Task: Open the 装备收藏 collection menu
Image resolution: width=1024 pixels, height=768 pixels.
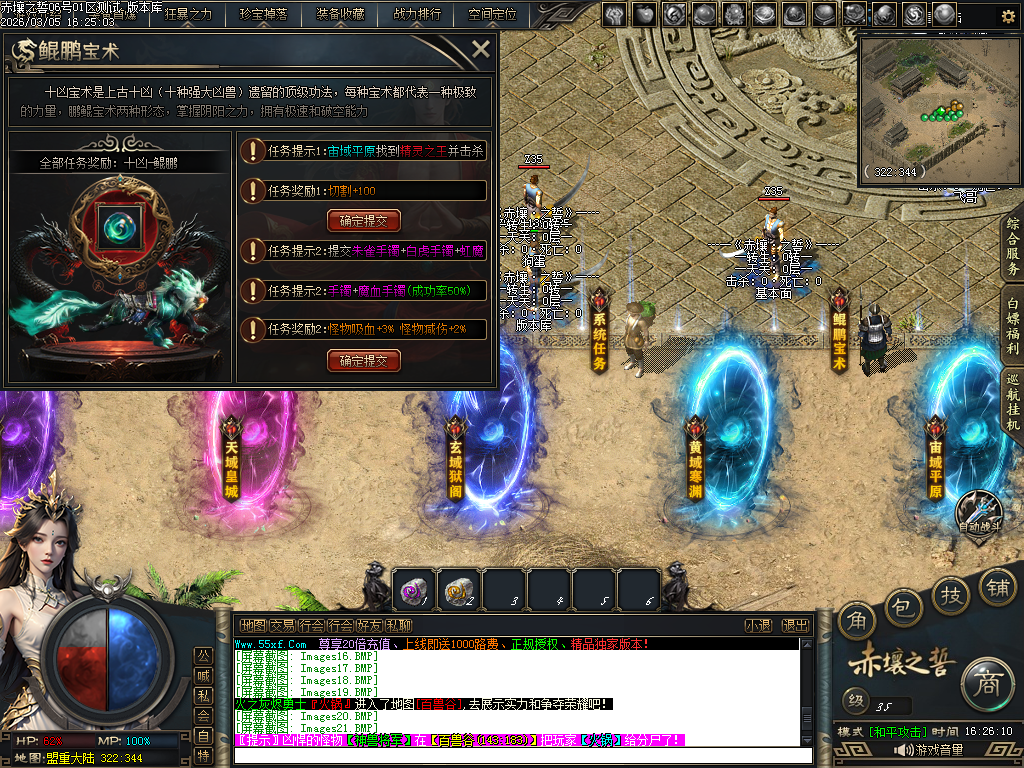Action: [x=340, y=14]
